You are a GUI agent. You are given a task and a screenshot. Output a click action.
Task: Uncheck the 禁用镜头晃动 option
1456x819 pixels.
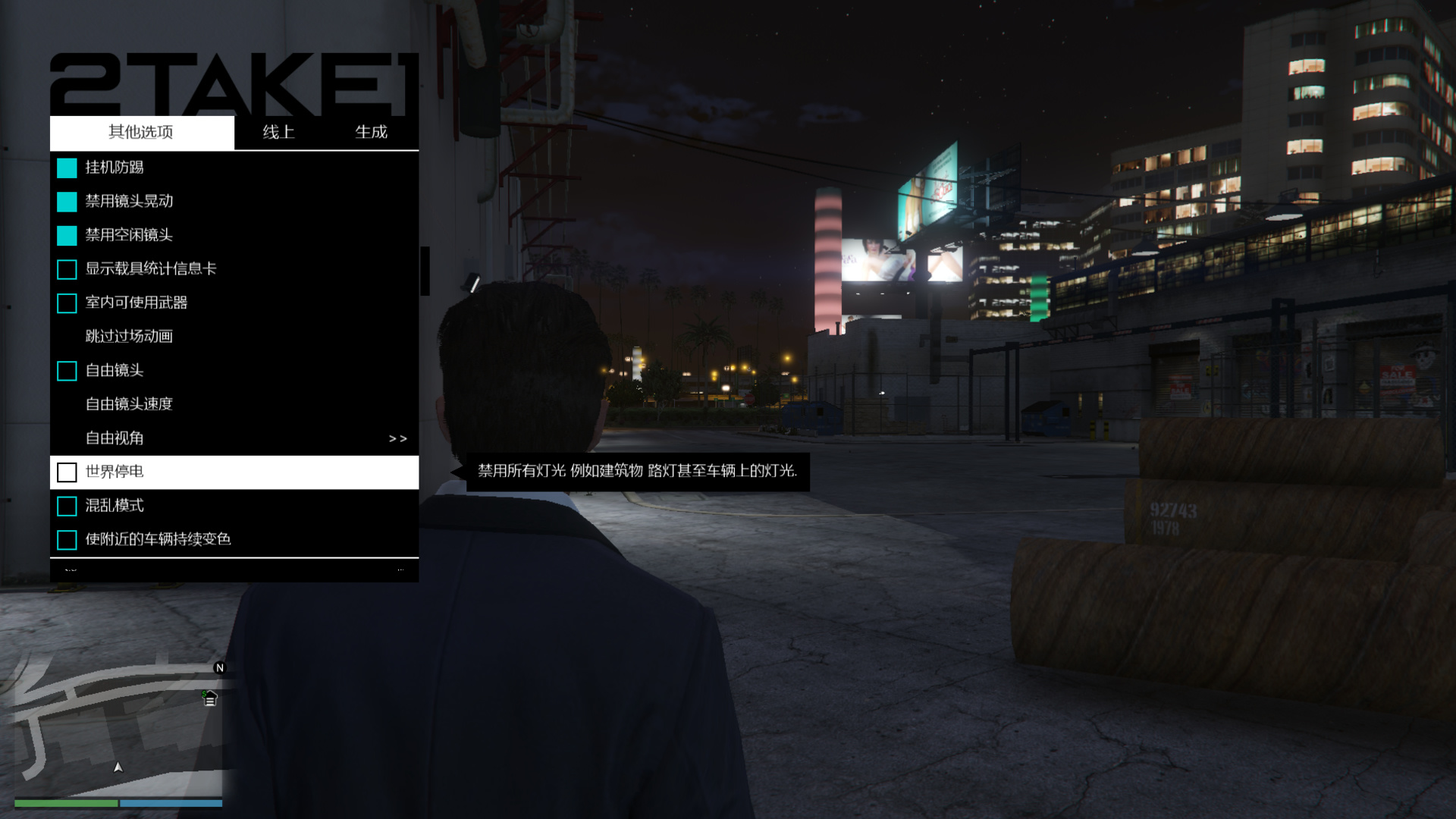coord(67,202)
